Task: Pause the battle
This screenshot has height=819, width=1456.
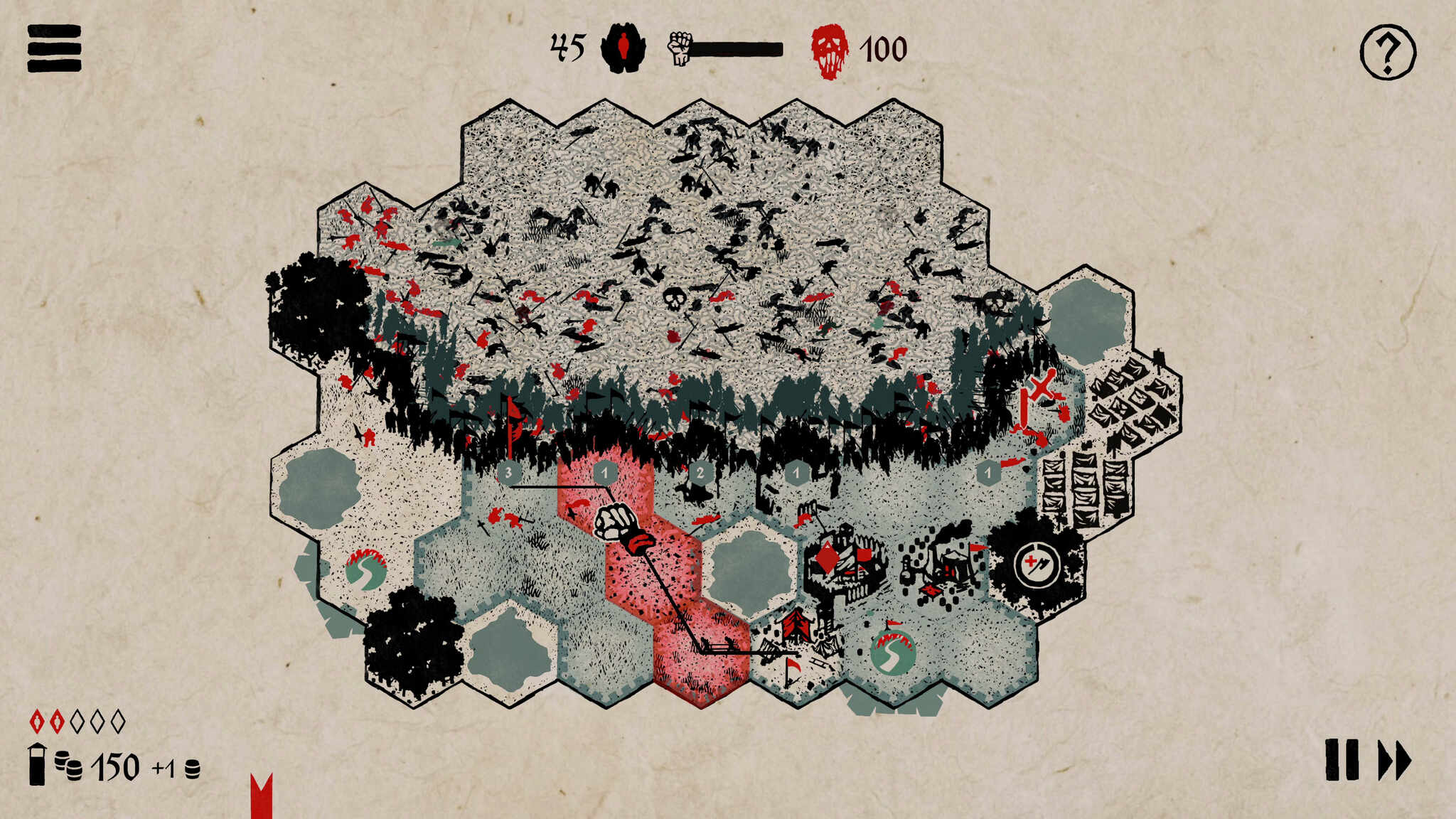Action: click(1342, 760)
